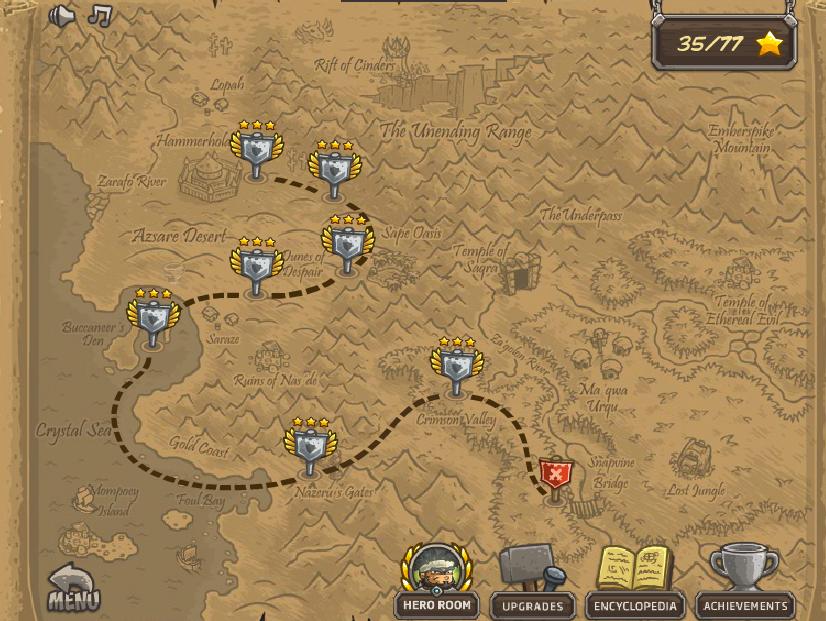
Task: Choose the Crimson Valley level shield
Action: click(457, 367)
